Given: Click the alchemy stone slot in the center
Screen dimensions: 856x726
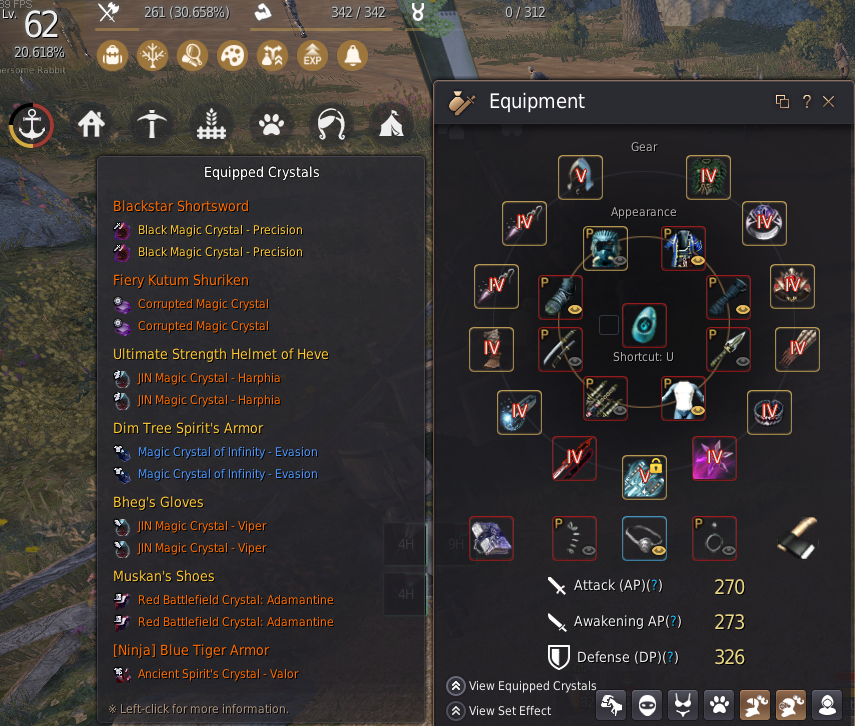Looking at the screenshot, I should tap(644, 325).
